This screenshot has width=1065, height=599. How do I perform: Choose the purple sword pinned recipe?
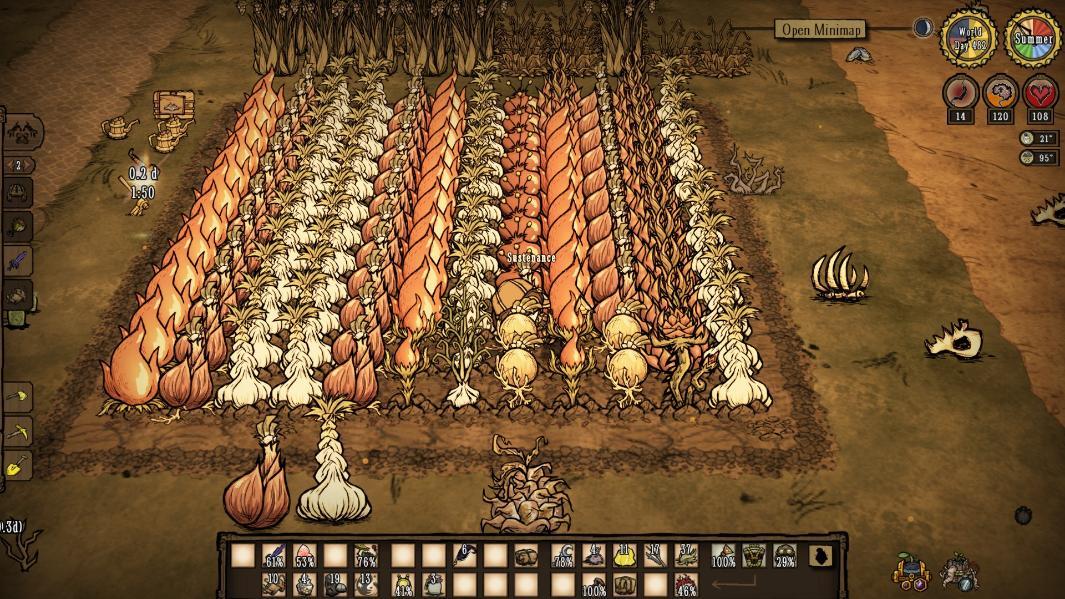18,262
